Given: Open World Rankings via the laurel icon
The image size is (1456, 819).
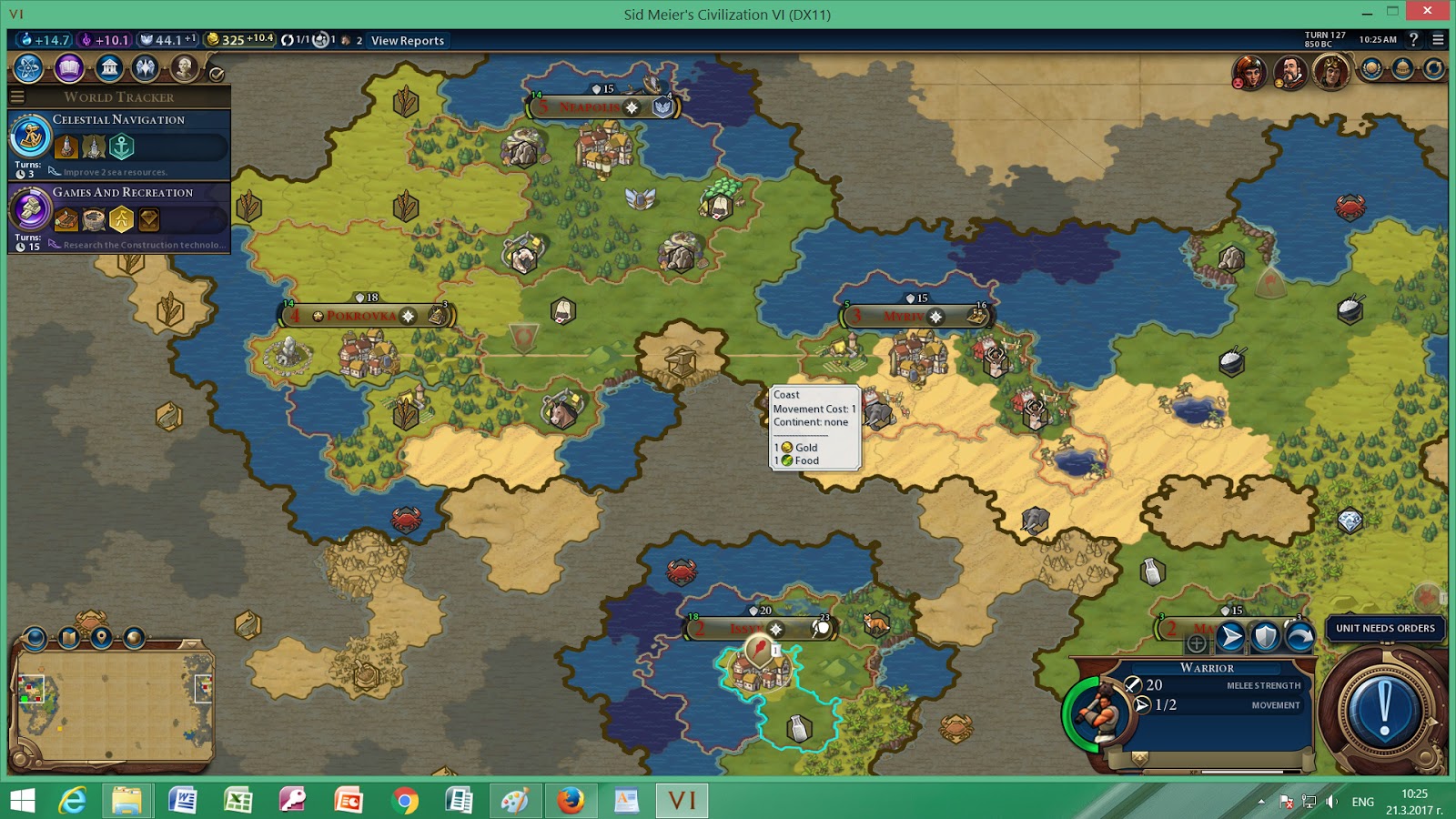Looking at the screenshot, I should (1370, 68).
